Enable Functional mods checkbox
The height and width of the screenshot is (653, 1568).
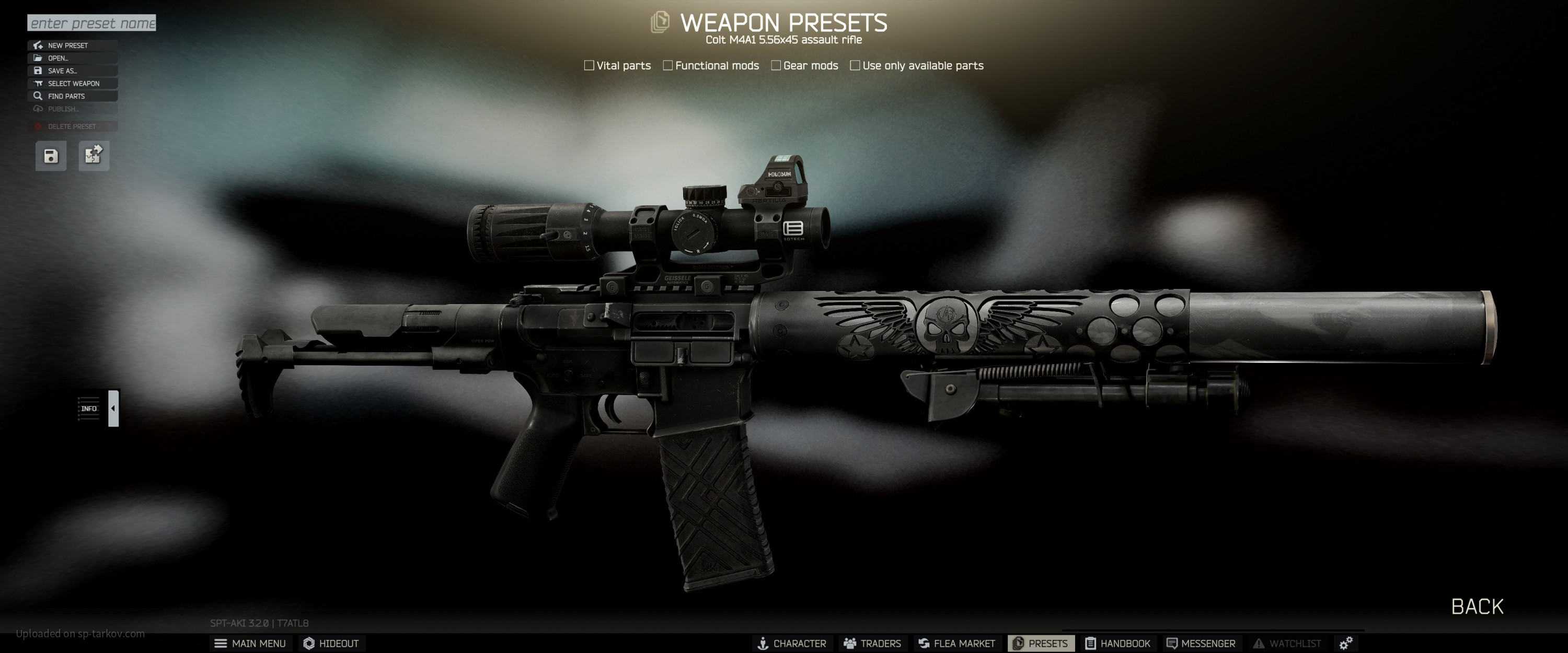(x=668, y=66)
